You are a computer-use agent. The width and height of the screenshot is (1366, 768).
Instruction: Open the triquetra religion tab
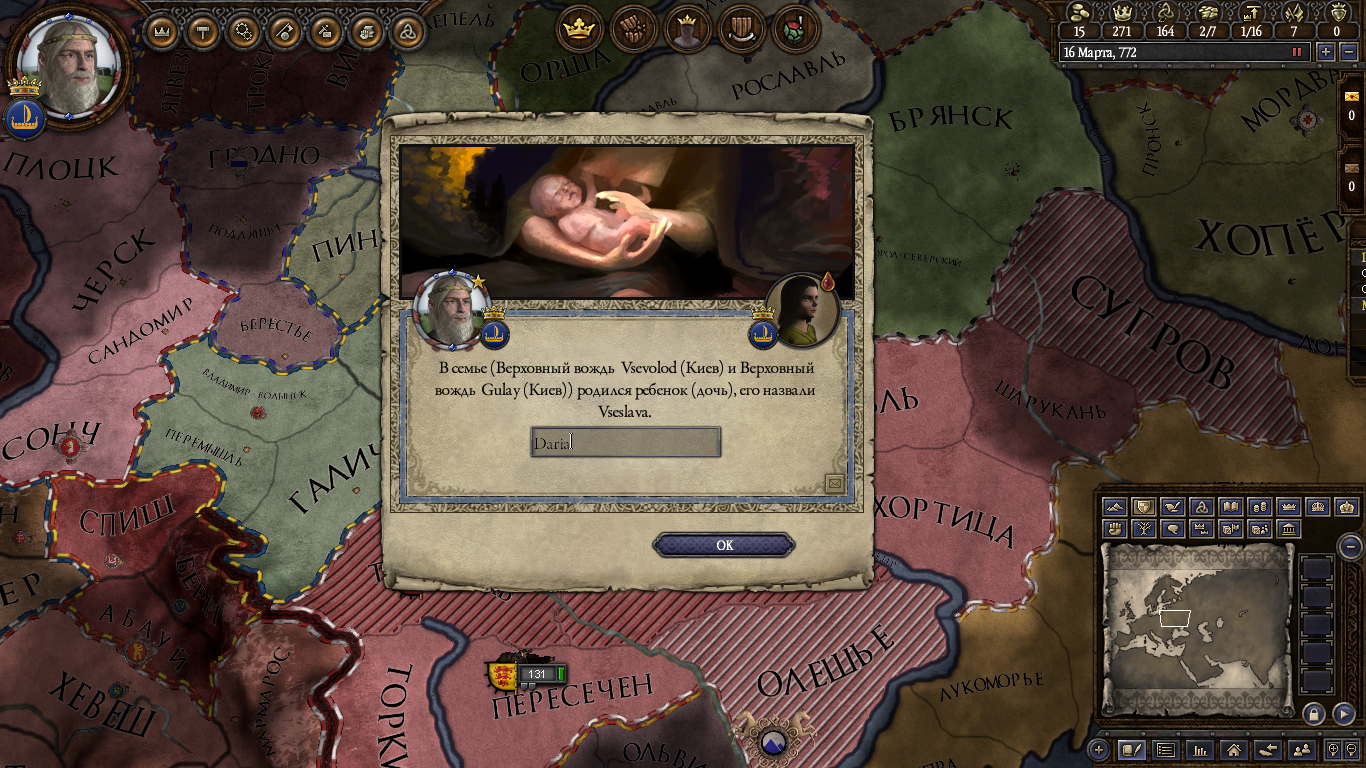tap(407, 31)
